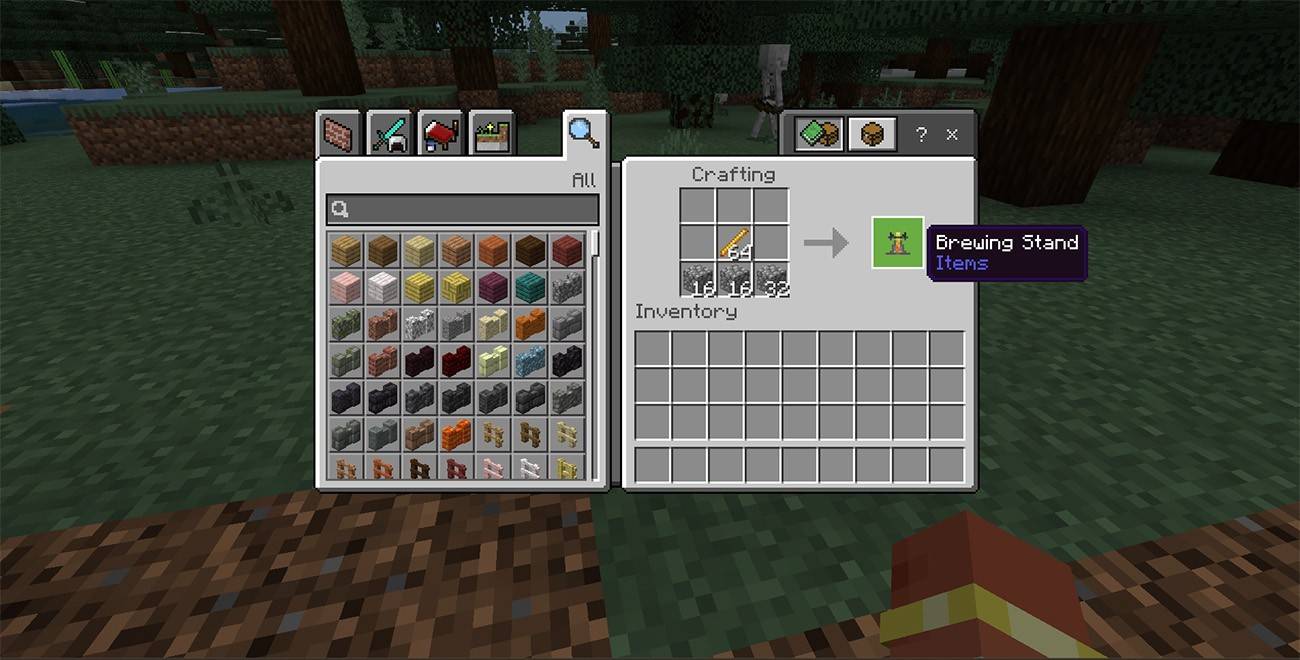Choose the magnifying glass search tab
The image size is (1300, 660).
(x=583, y=131)
